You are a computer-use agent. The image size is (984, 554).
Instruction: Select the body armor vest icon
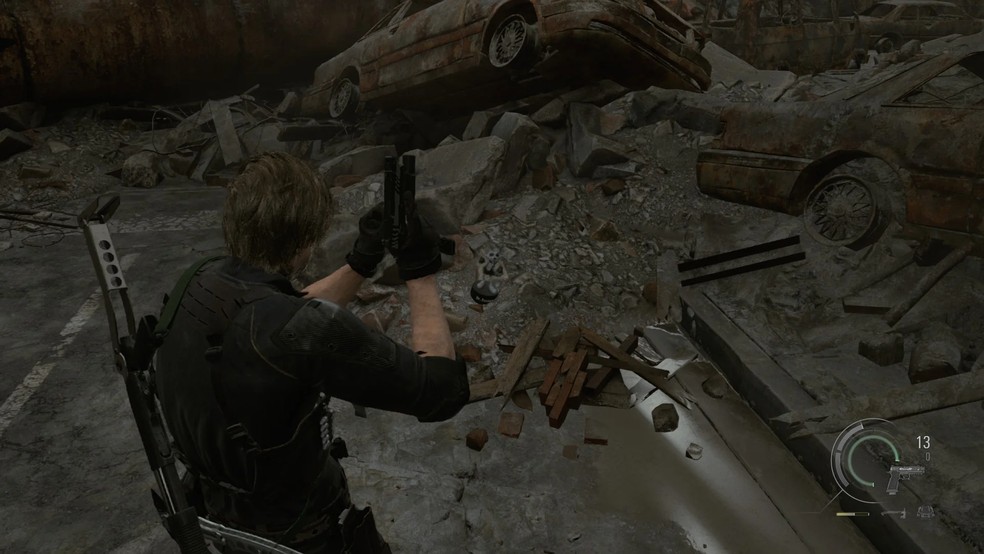tap(925, 512)
